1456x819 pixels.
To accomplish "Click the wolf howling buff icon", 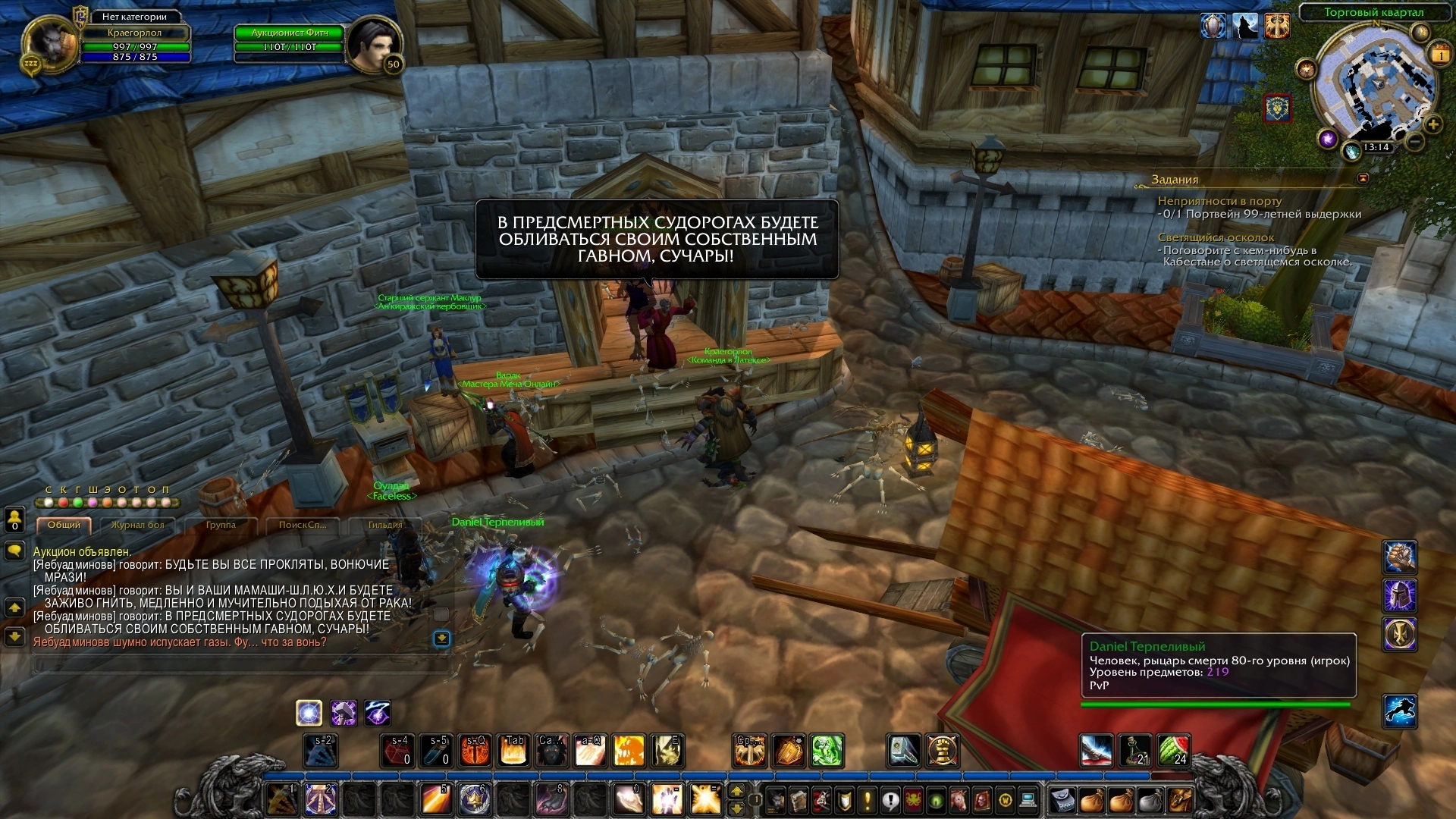I will 1244,27.
